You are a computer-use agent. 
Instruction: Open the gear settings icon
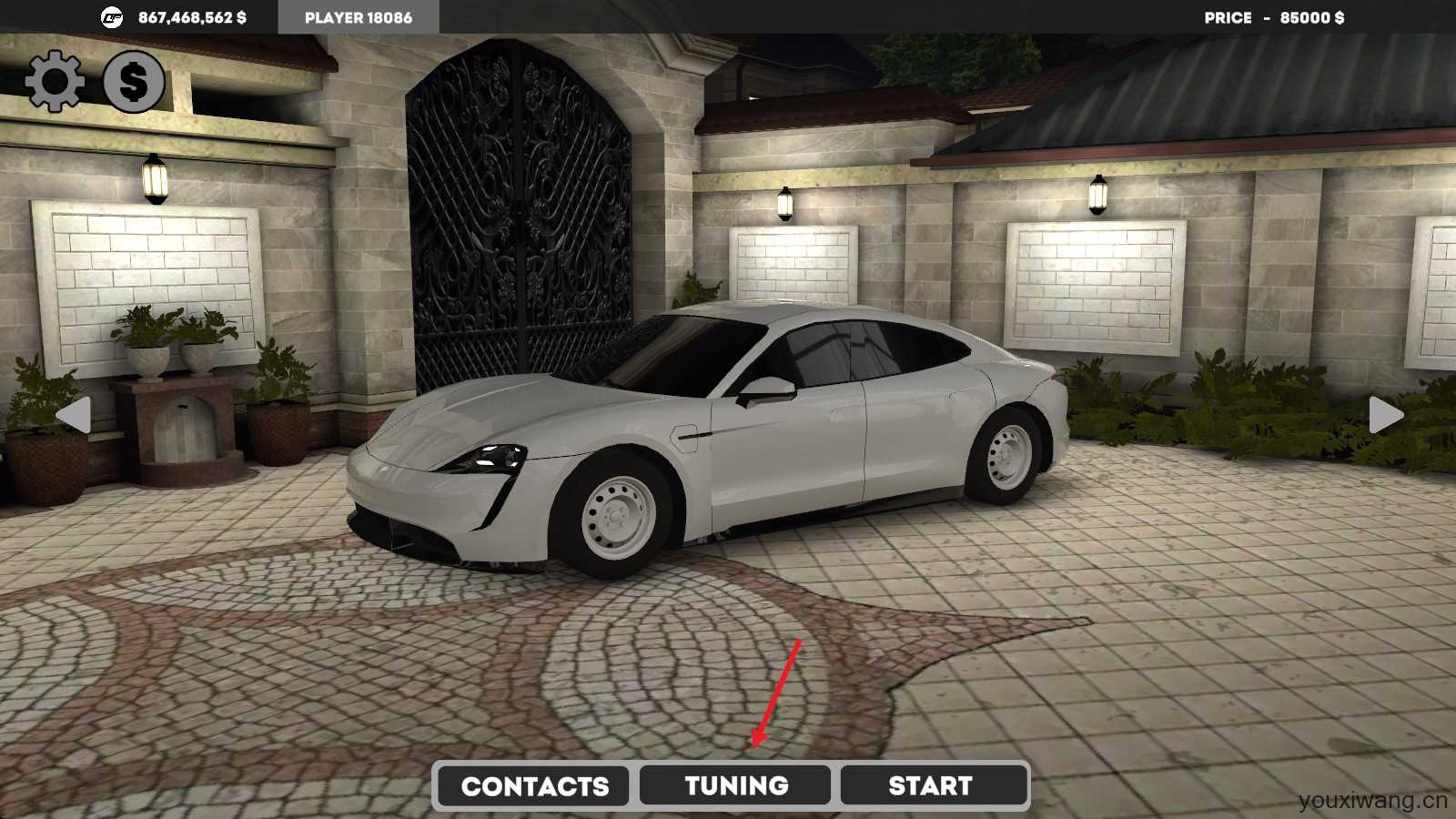(x=55, y=81)
